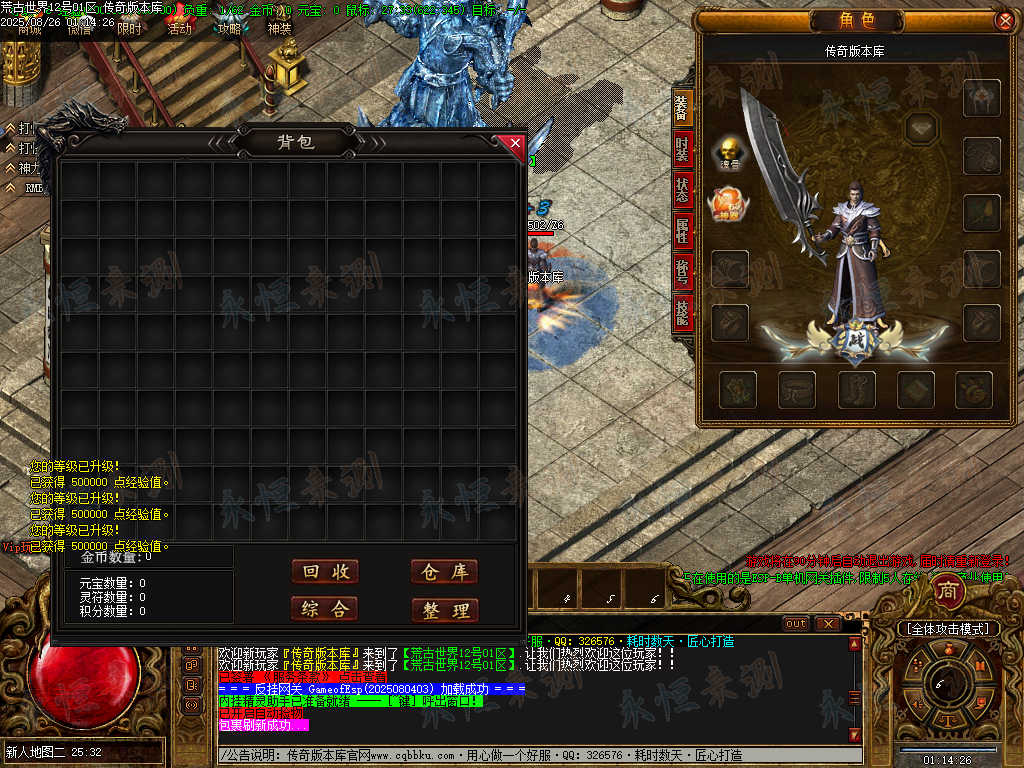Screen dimensions: 1024x768
Task: Show the 状态 status tab
Action: coord(681,190)
